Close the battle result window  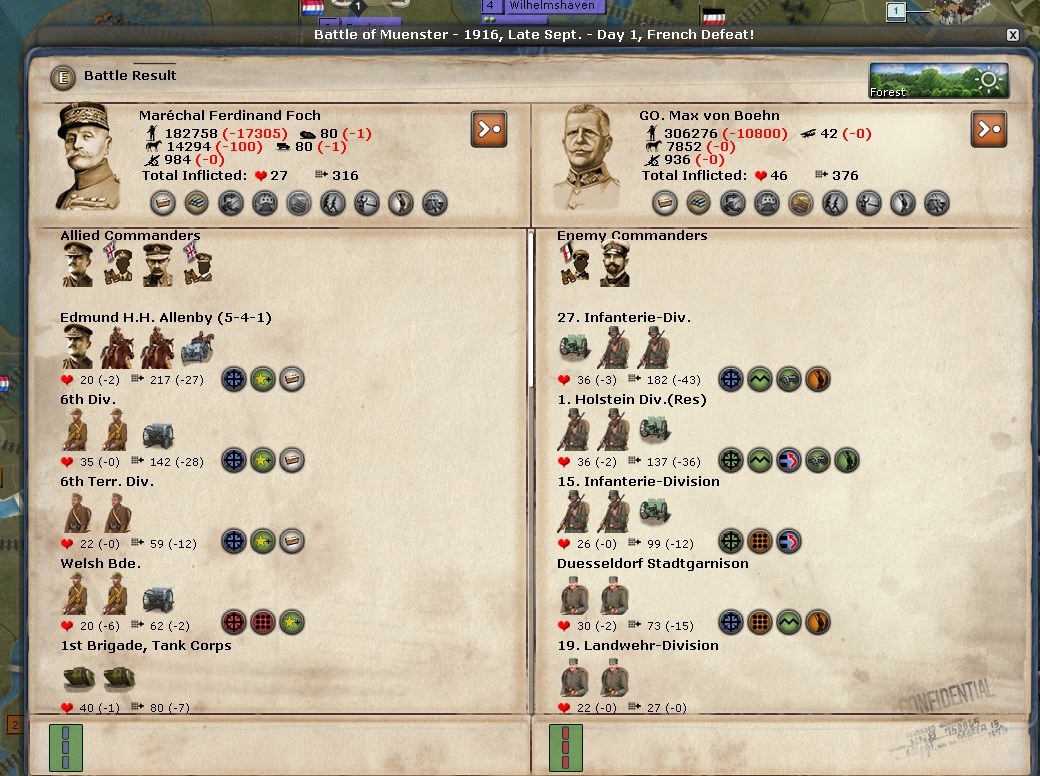tap(1012, 35)
